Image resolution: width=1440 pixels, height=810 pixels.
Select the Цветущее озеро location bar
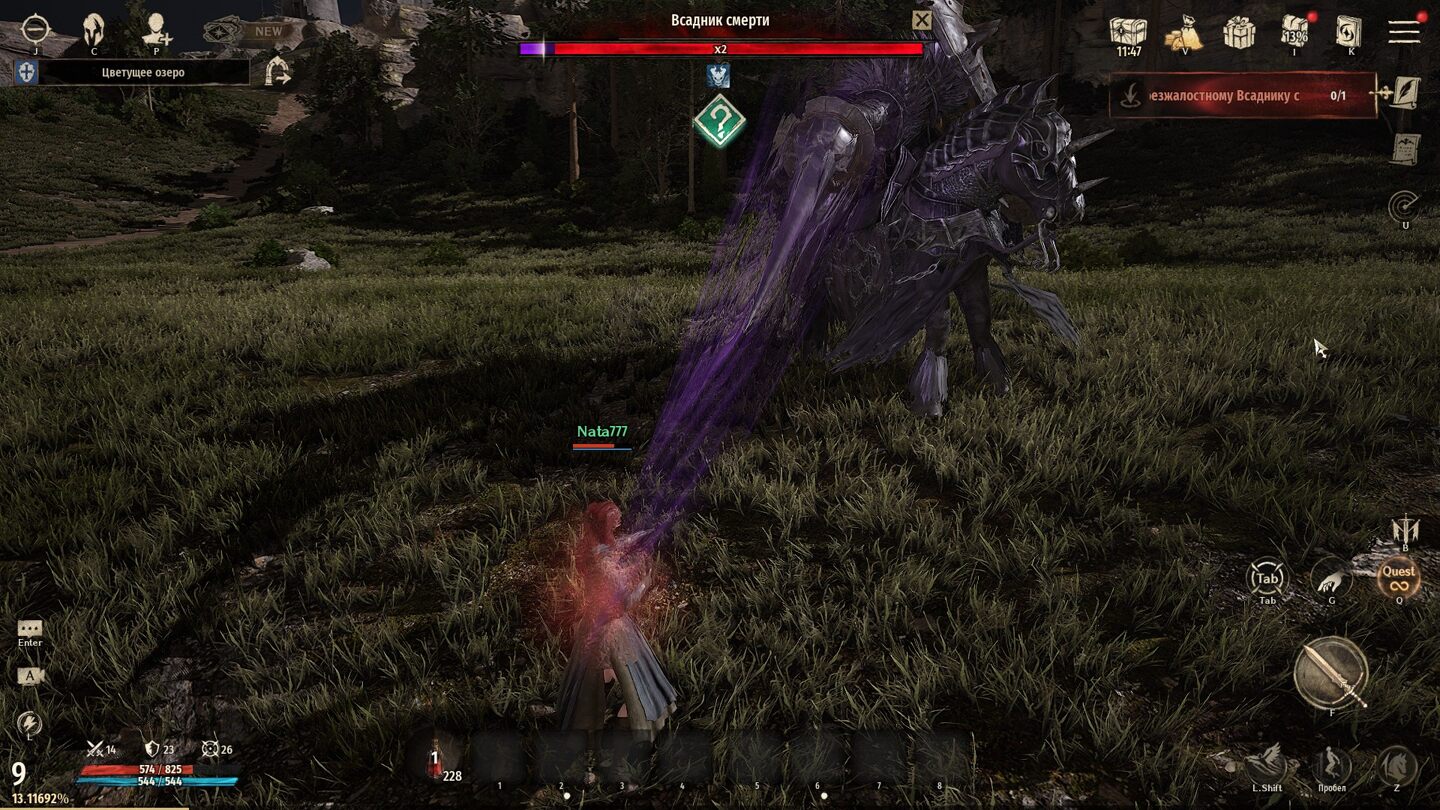point(143,72)
